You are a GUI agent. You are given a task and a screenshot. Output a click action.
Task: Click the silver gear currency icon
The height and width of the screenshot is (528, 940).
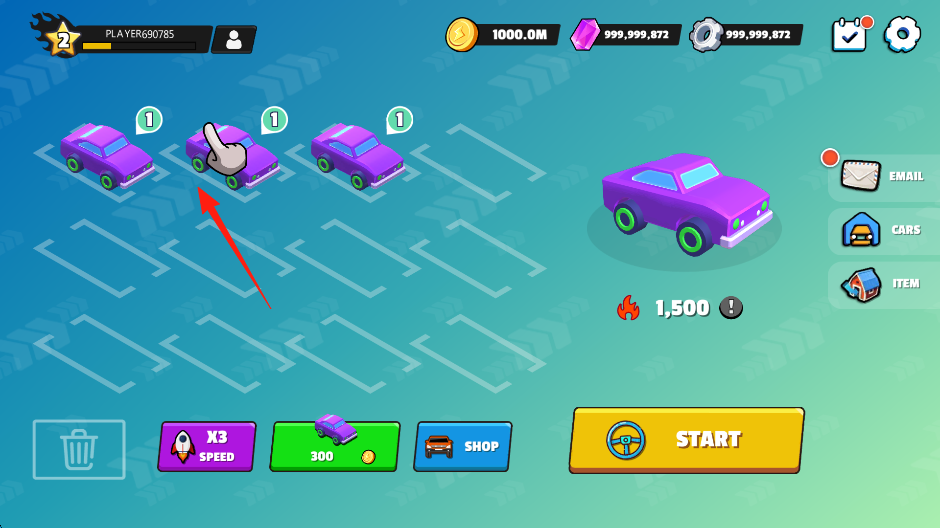click(707, 35)
